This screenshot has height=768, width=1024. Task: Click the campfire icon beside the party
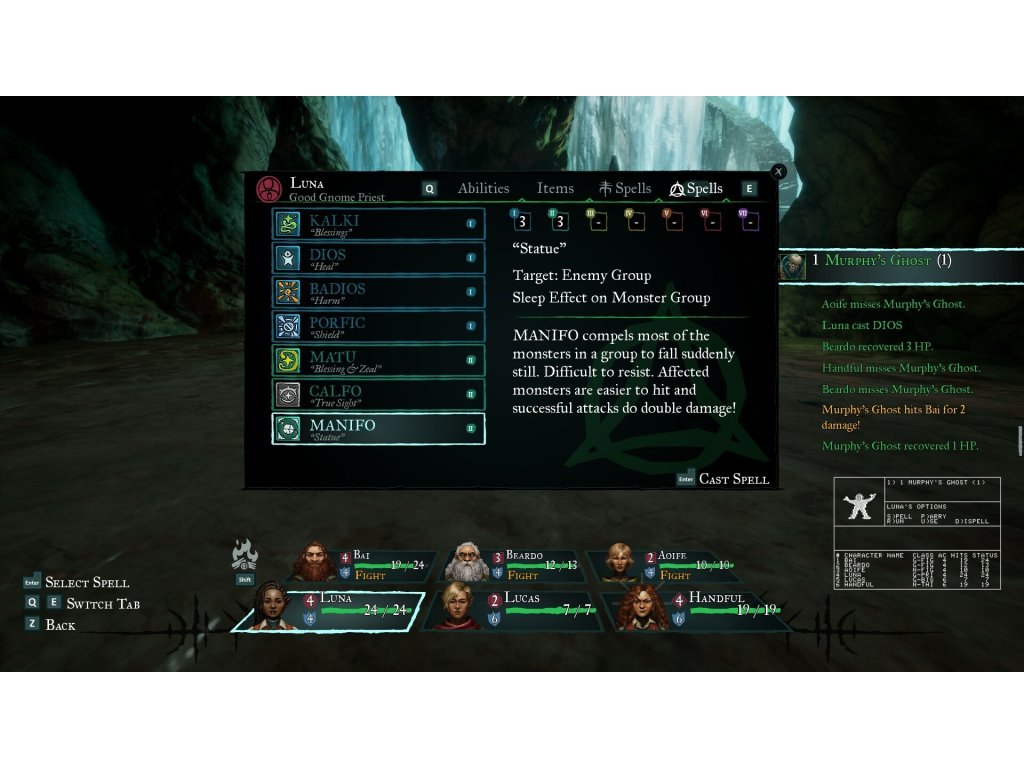[x=245, y=554]
